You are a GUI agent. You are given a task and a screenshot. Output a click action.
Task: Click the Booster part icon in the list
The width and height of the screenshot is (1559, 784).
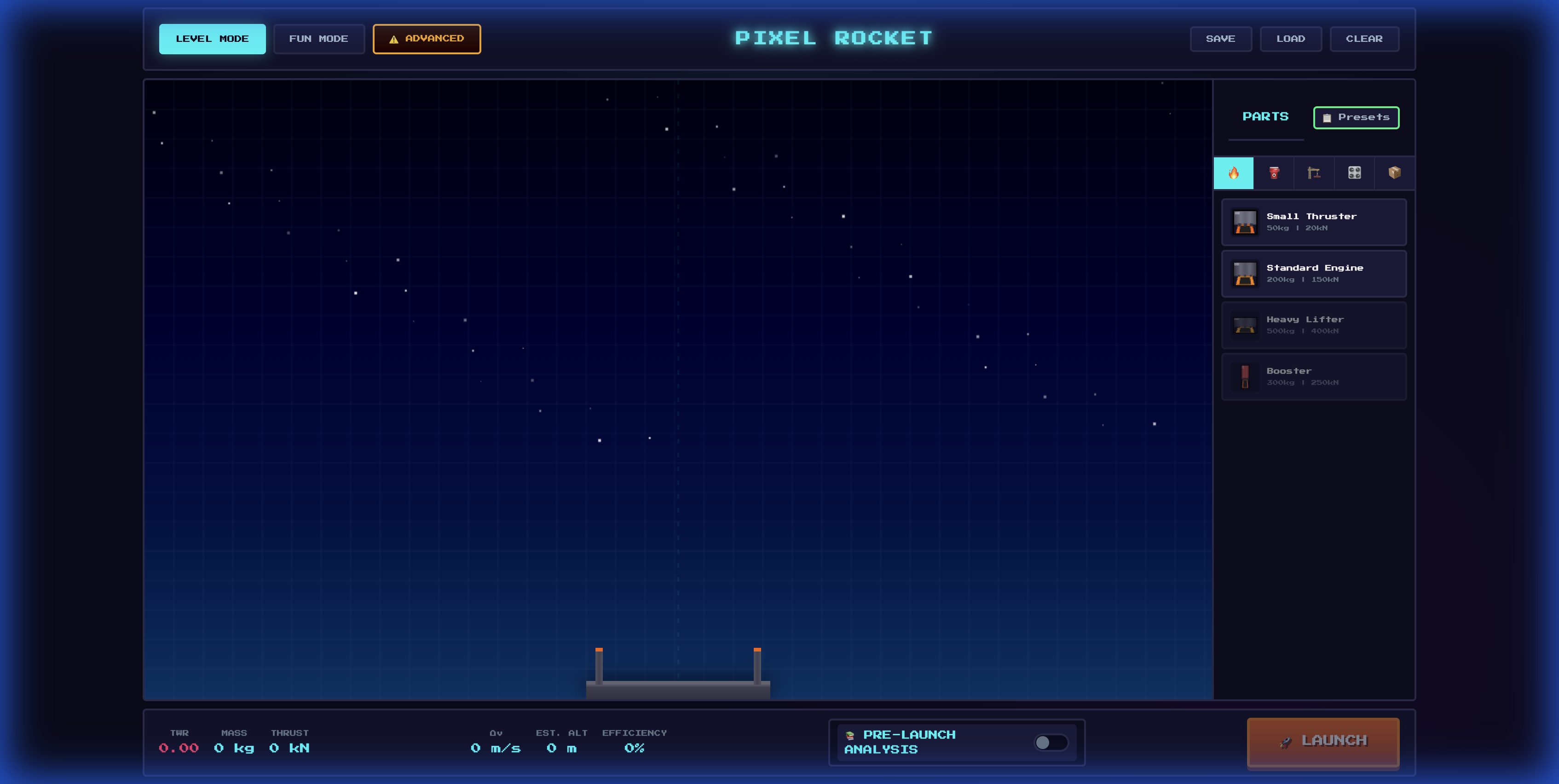1245,376
